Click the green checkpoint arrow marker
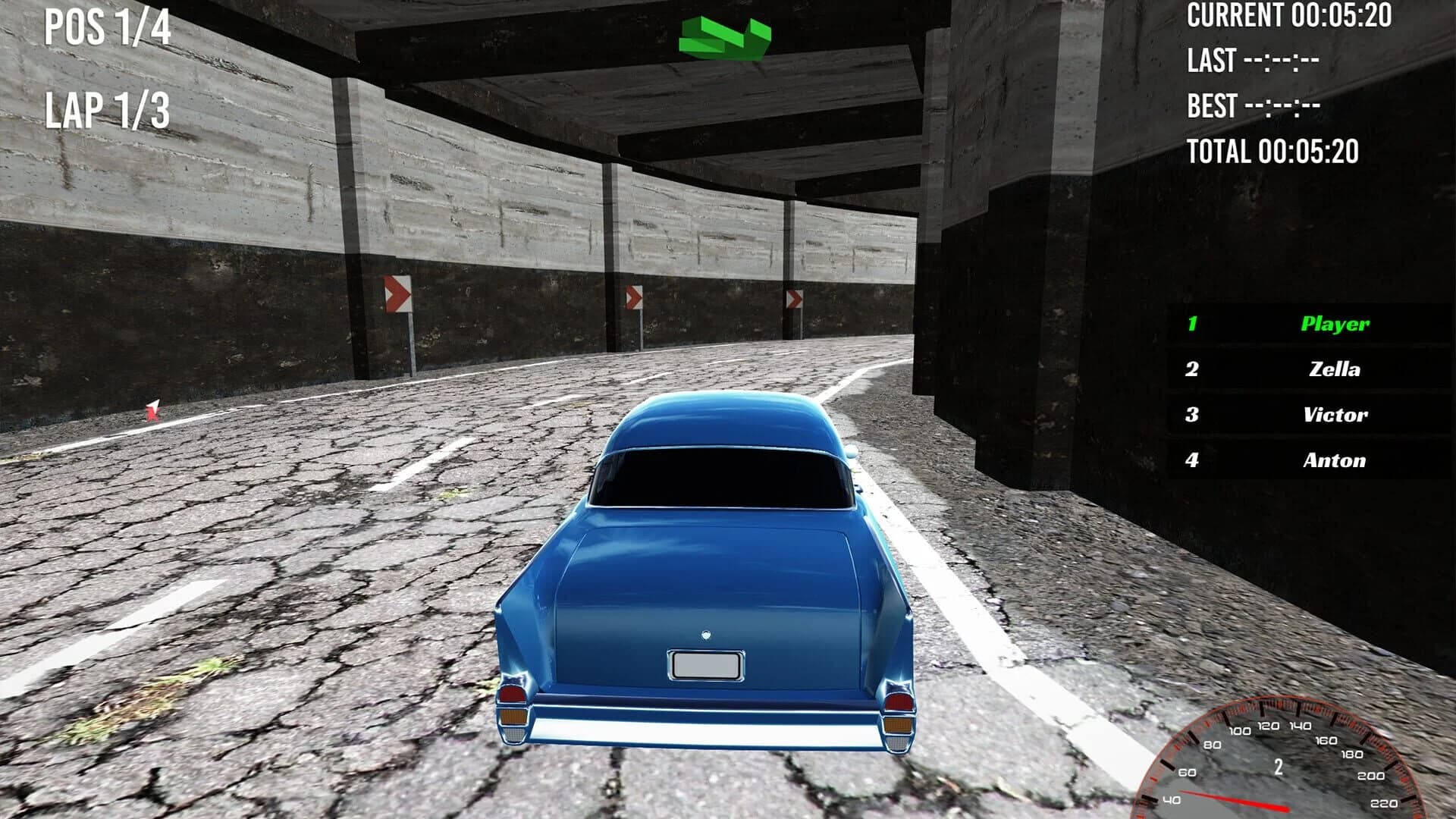 coord(723,34)
